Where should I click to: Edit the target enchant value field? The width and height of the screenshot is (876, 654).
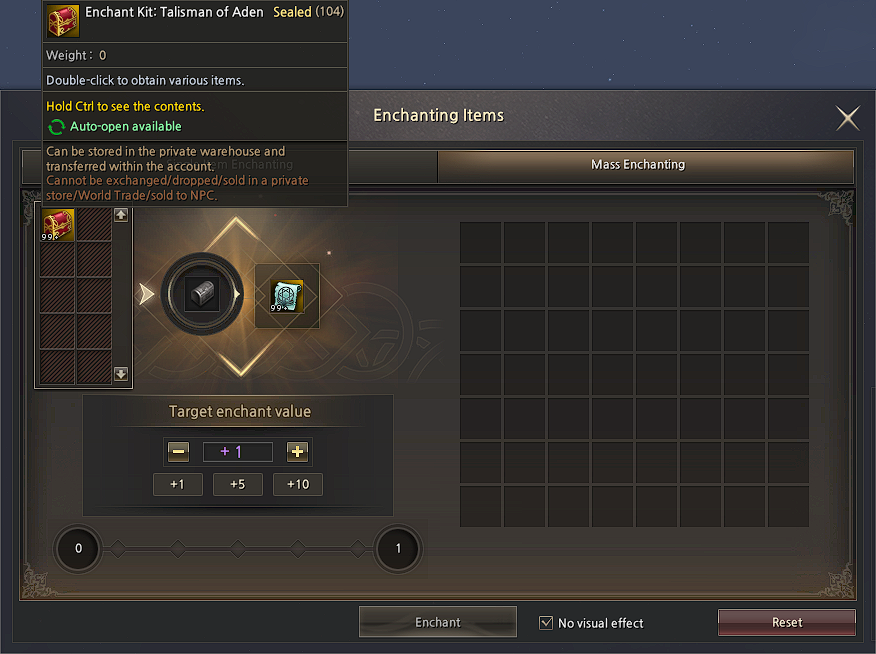[x=238, y=452]
